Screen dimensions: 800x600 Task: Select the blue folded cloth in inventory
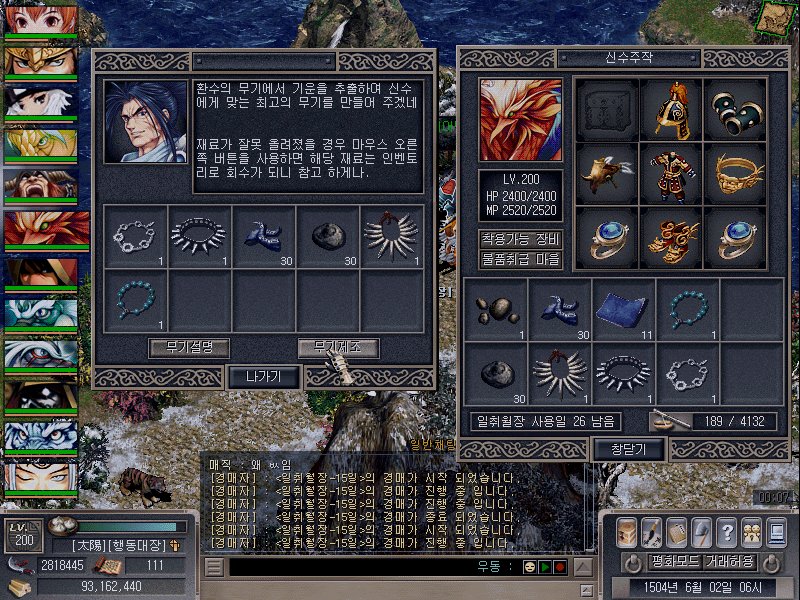624,307
